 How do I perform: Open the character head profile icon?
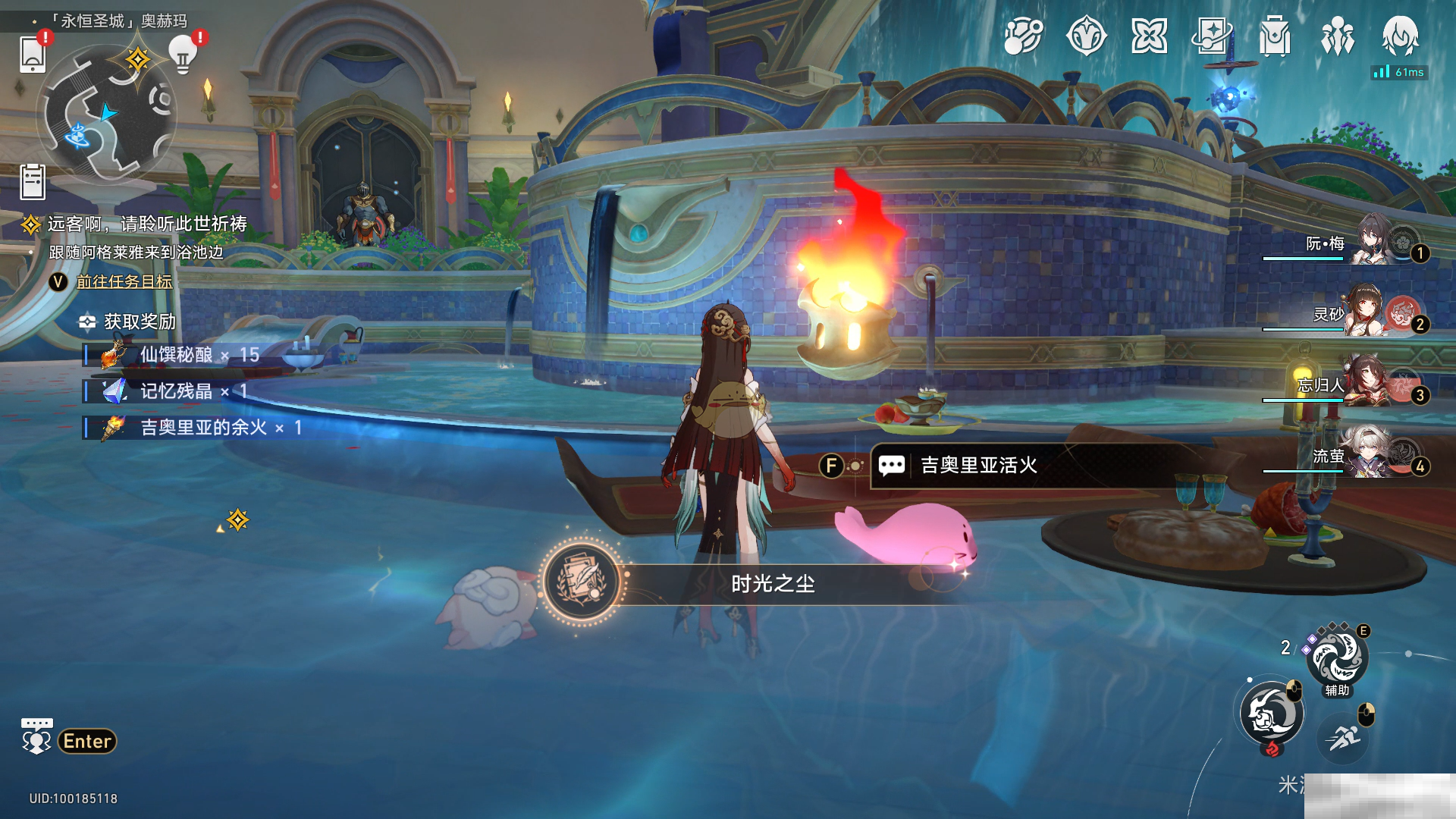click(1400, 36)
